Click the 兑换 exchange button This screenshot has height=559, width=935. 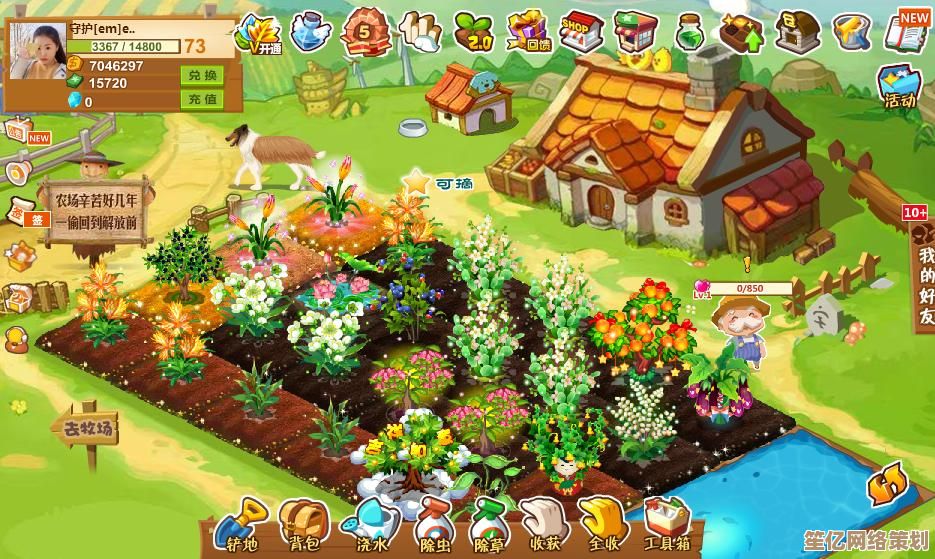201,75
